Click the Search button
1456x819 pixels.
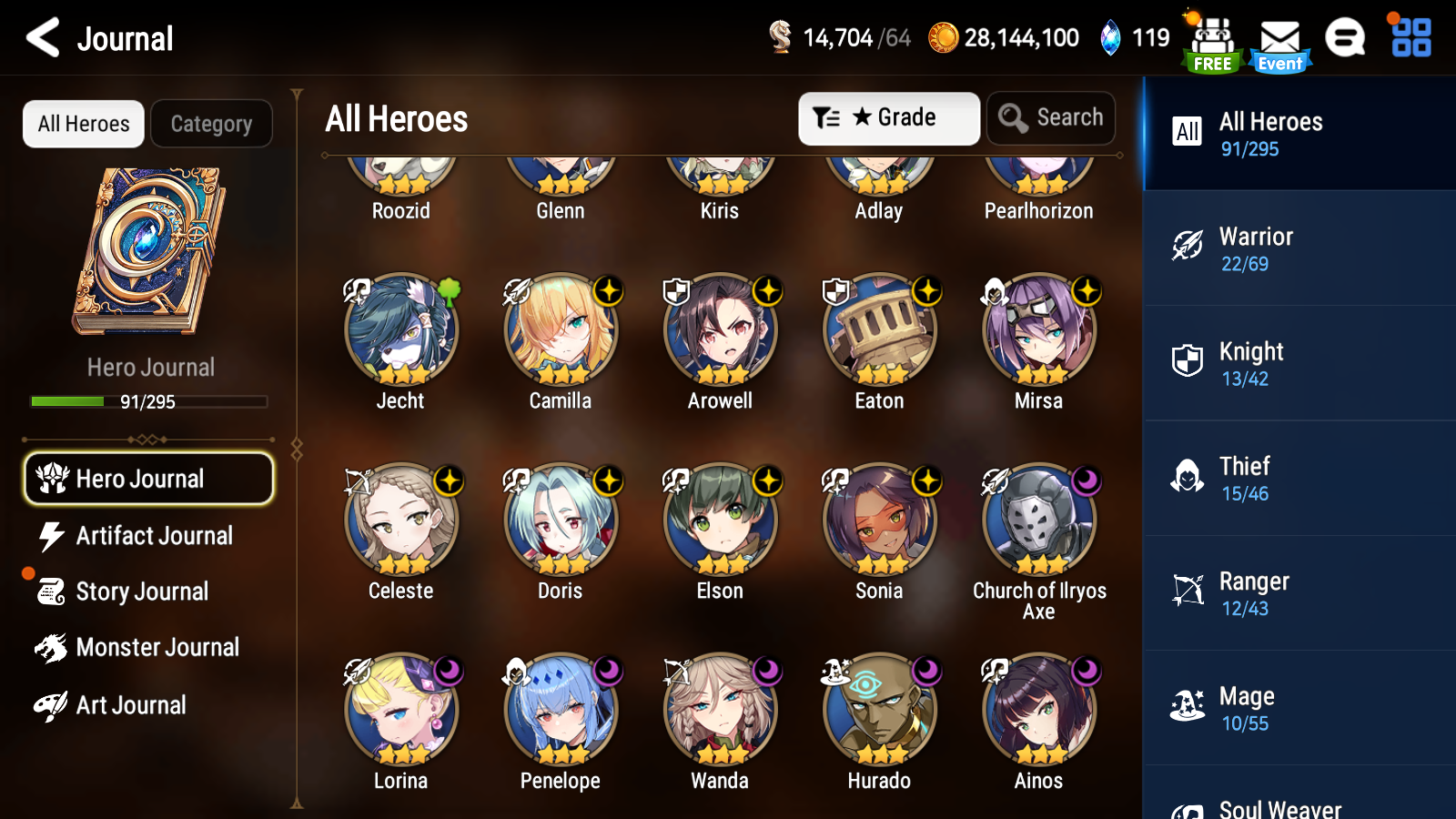point(1051,117)
